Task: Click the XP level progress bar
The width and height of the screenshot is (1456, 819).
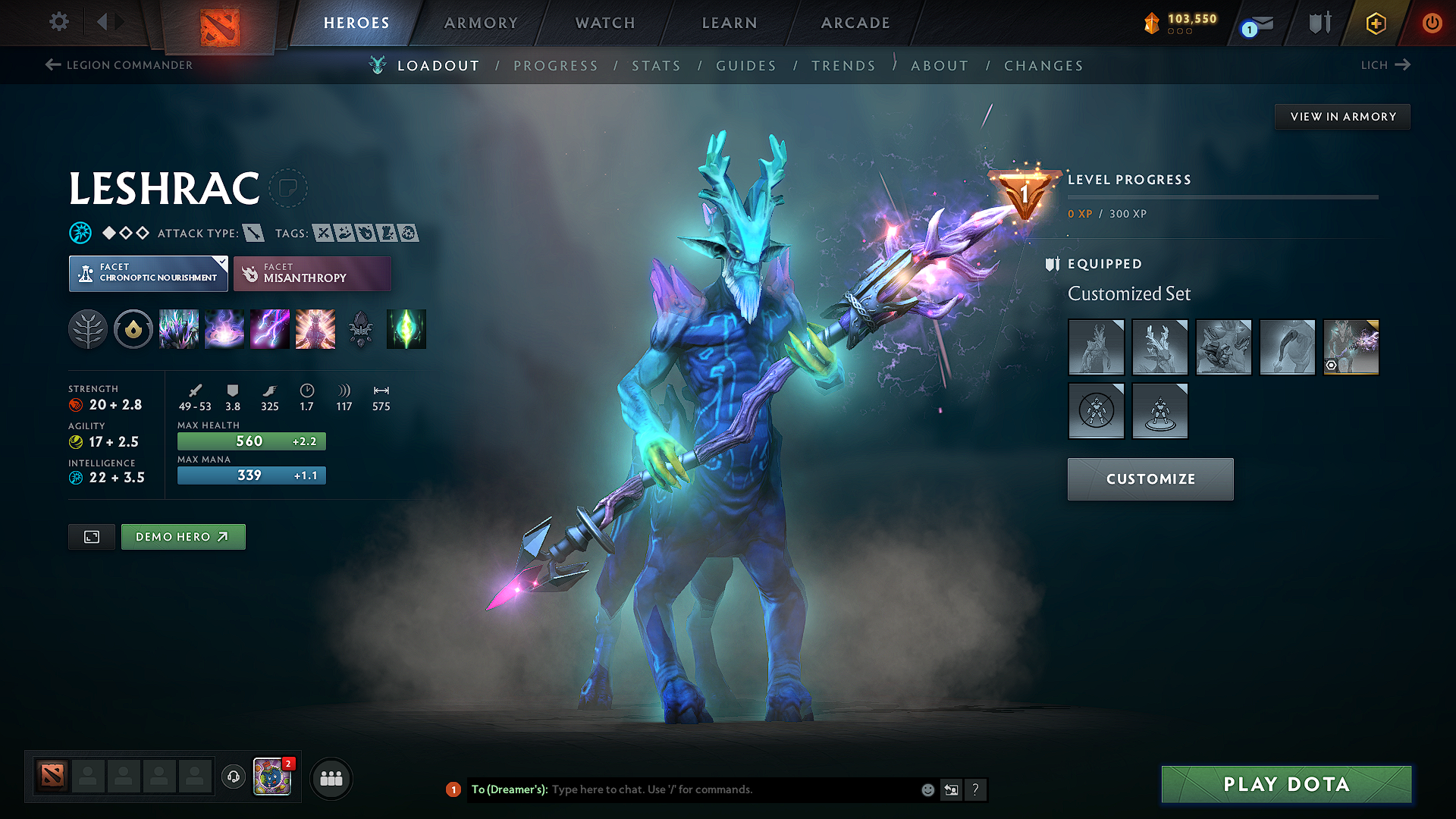Action: (1222, 196)
